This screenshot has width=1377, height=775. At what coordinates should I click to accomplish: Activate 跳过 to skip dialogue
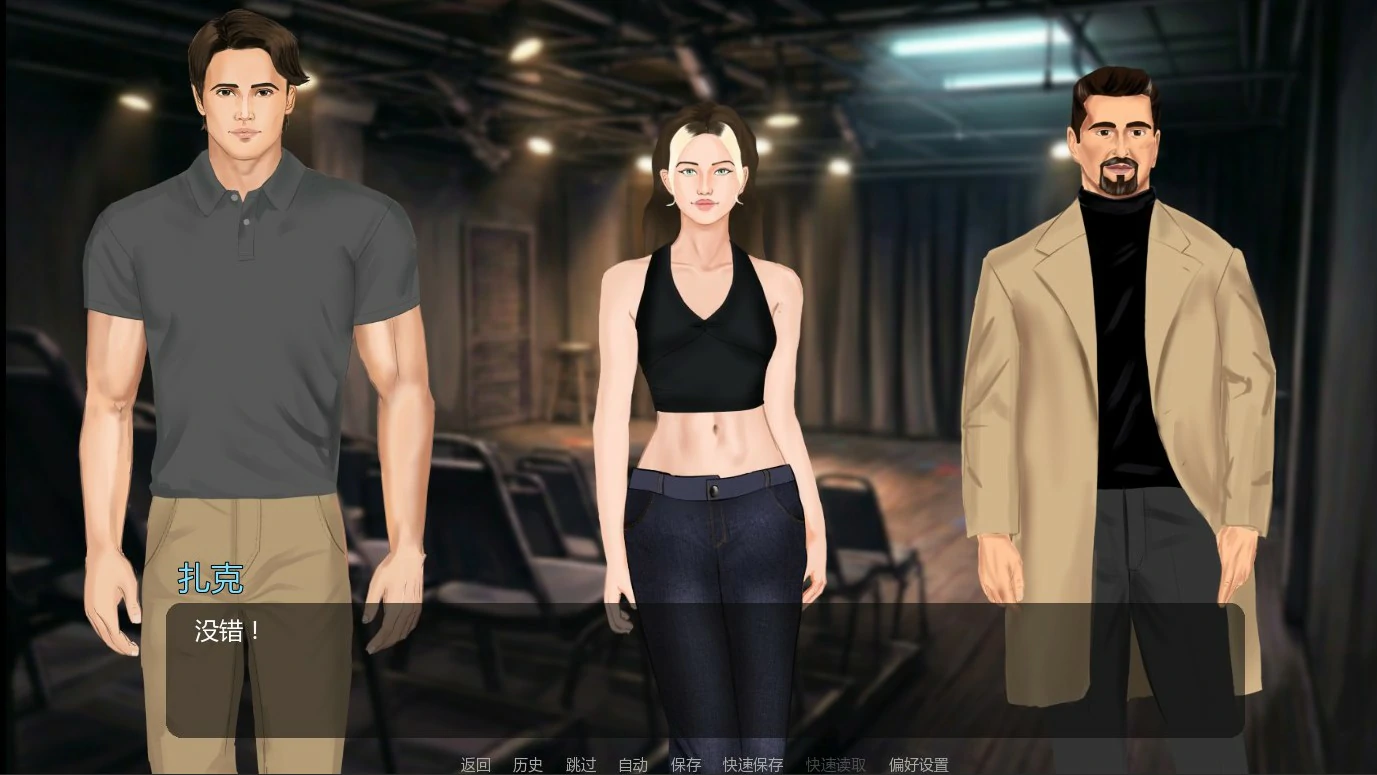click(x=580, y=765)
